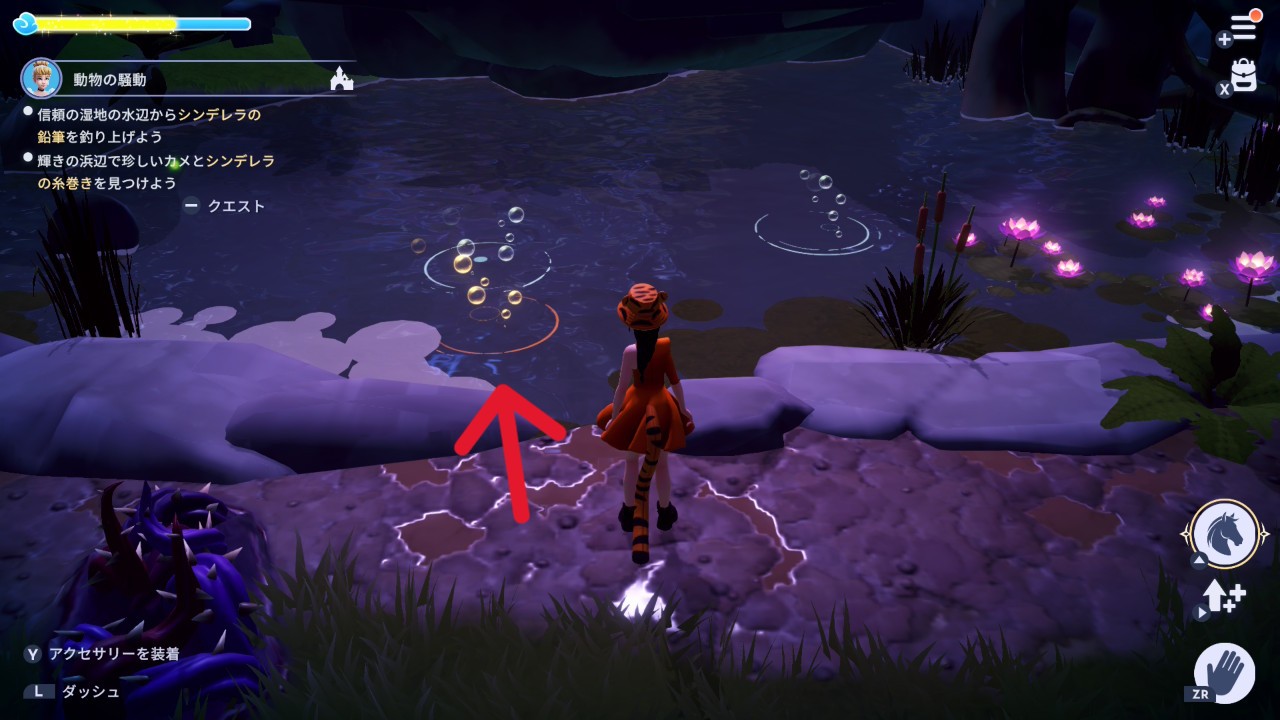Image resolution: width=1280 pixels, height=720 pixels.
Task: Activate the horse mount wheel icon
Action: [x=1224, y=533]
